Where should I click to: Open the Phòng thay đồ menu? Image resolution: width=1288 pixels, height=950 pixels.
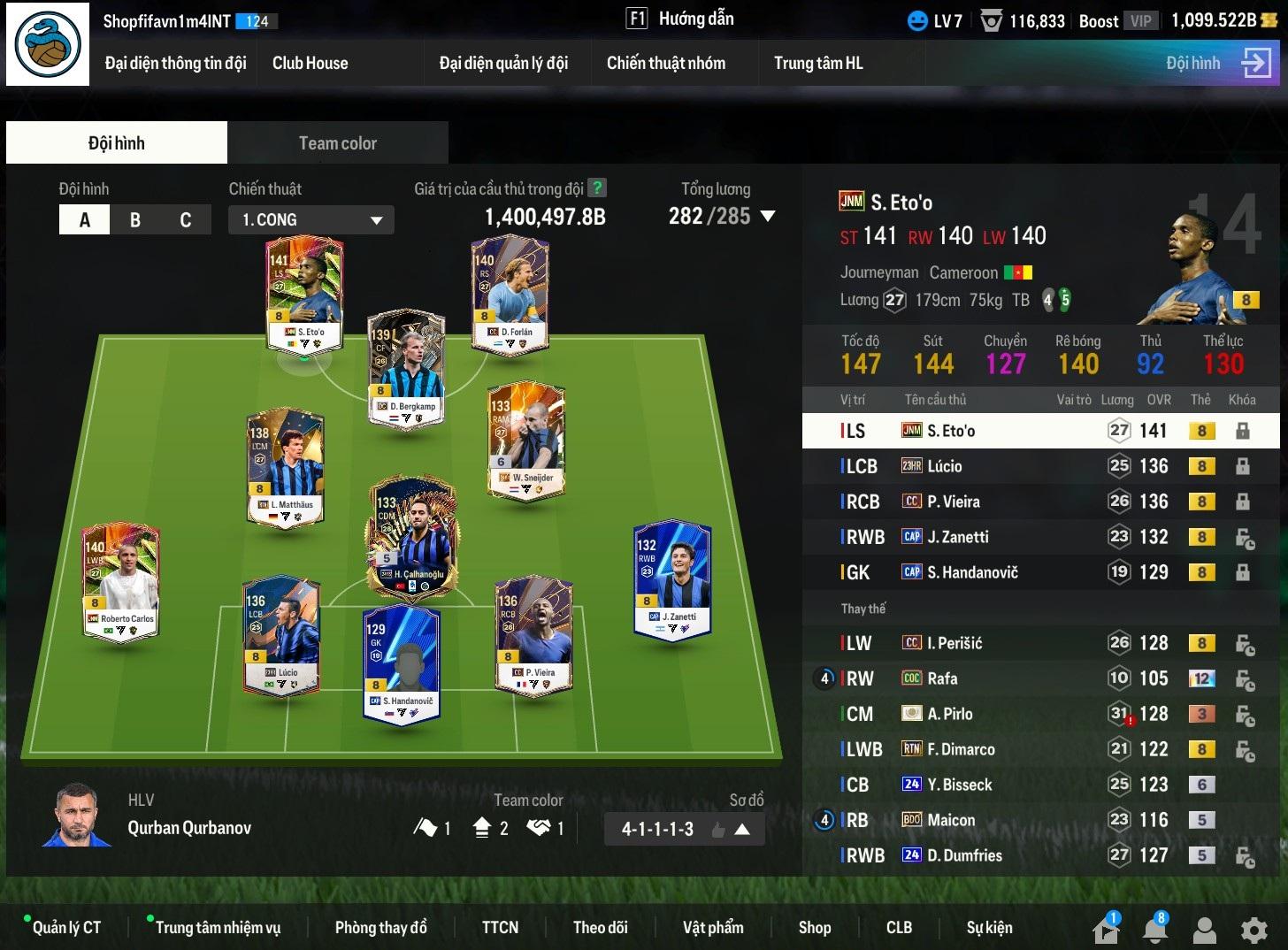[380, 927]
